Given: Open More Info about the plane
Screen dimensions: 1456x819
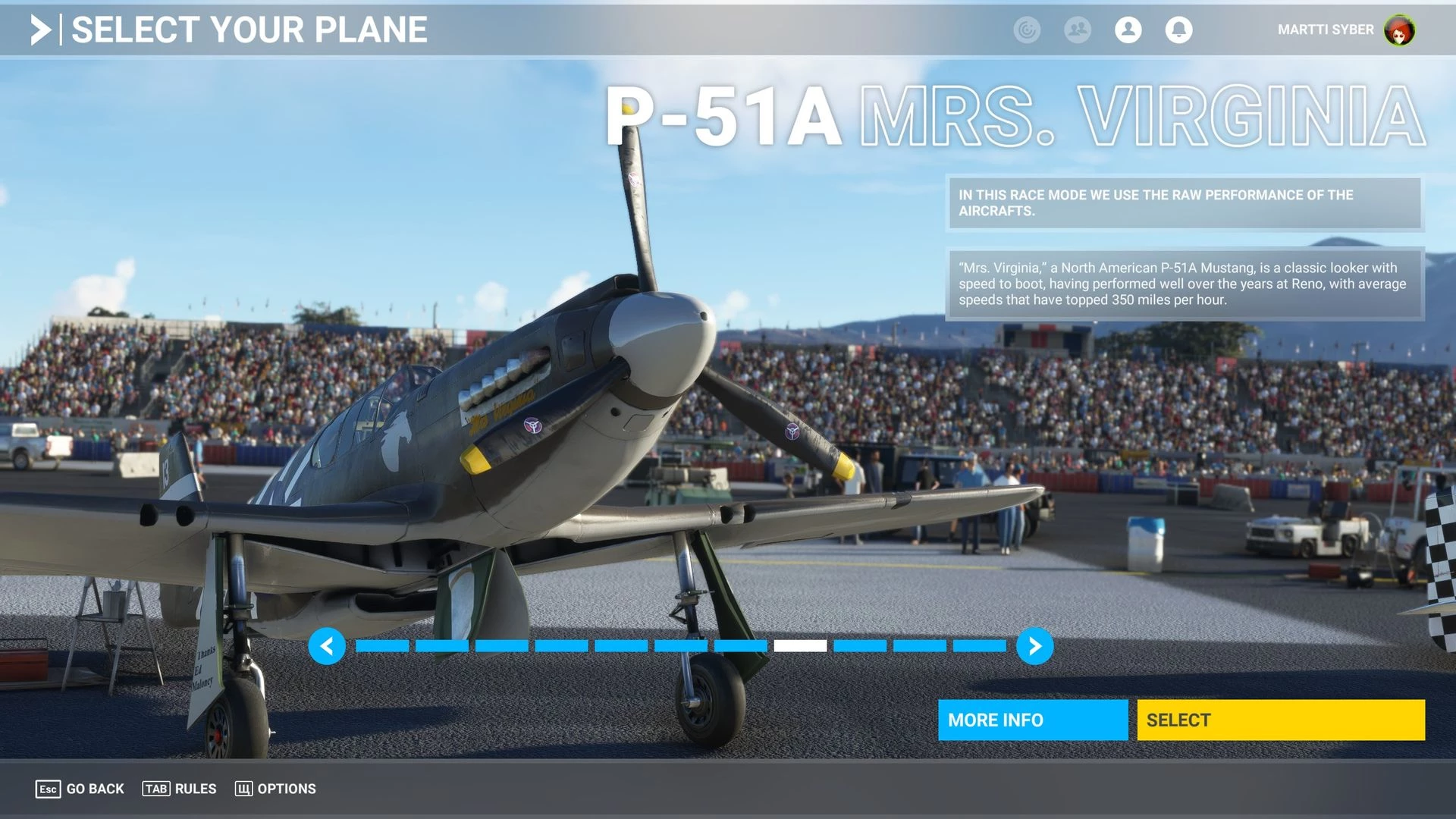Looking at the screenshot, I should [x=1032, y=720].
